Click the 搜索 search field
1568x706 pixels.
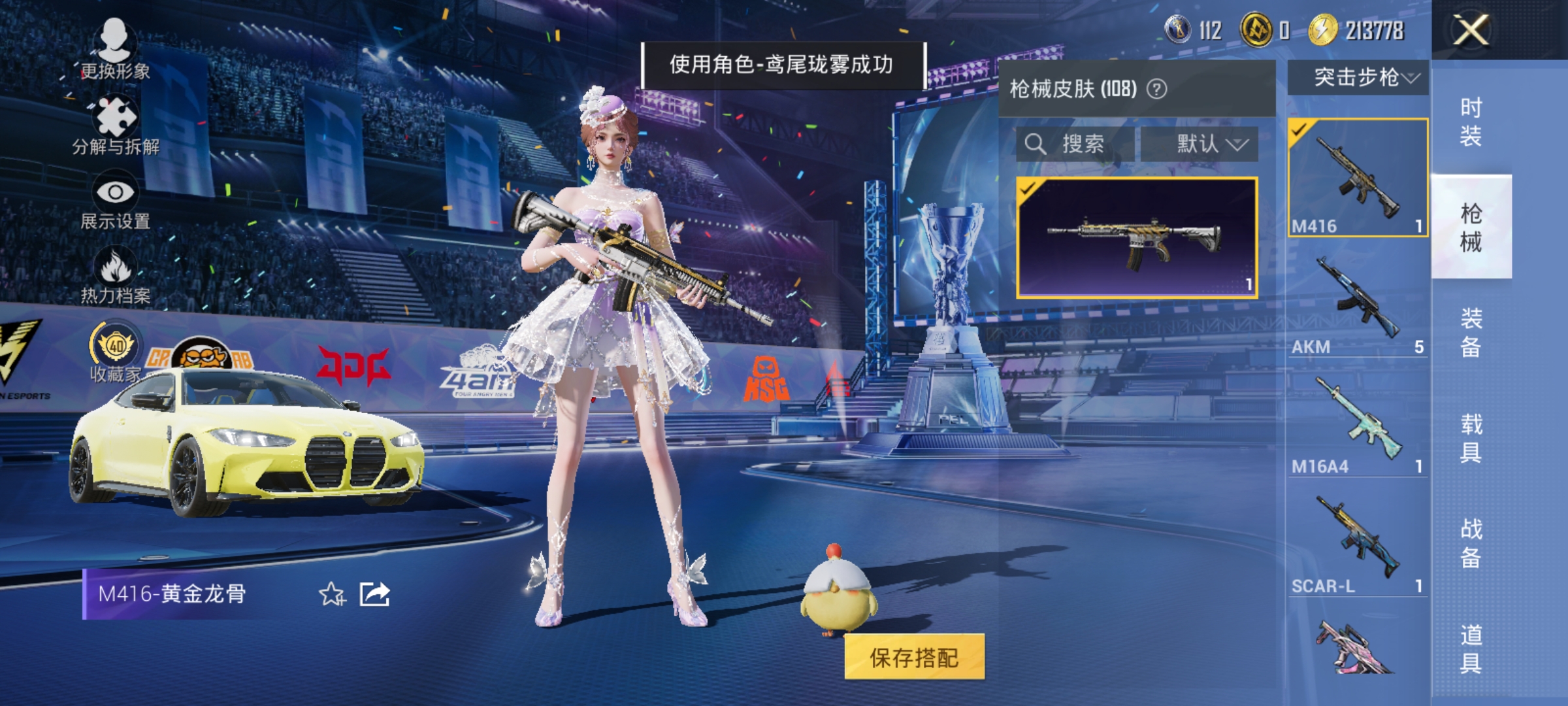coord(1079,144)
